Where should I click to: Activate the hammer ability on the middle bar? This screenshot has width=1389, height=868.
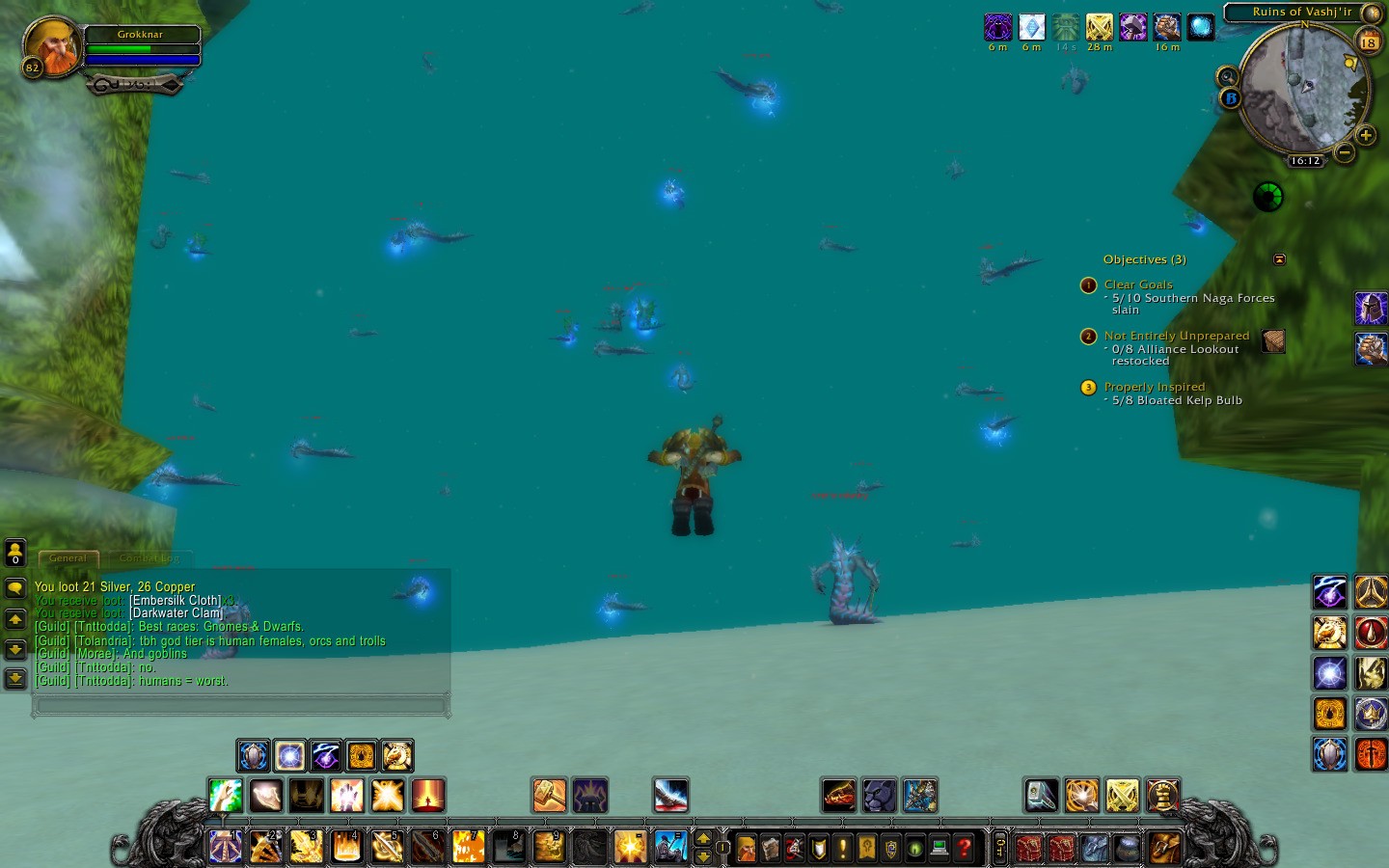549,796
